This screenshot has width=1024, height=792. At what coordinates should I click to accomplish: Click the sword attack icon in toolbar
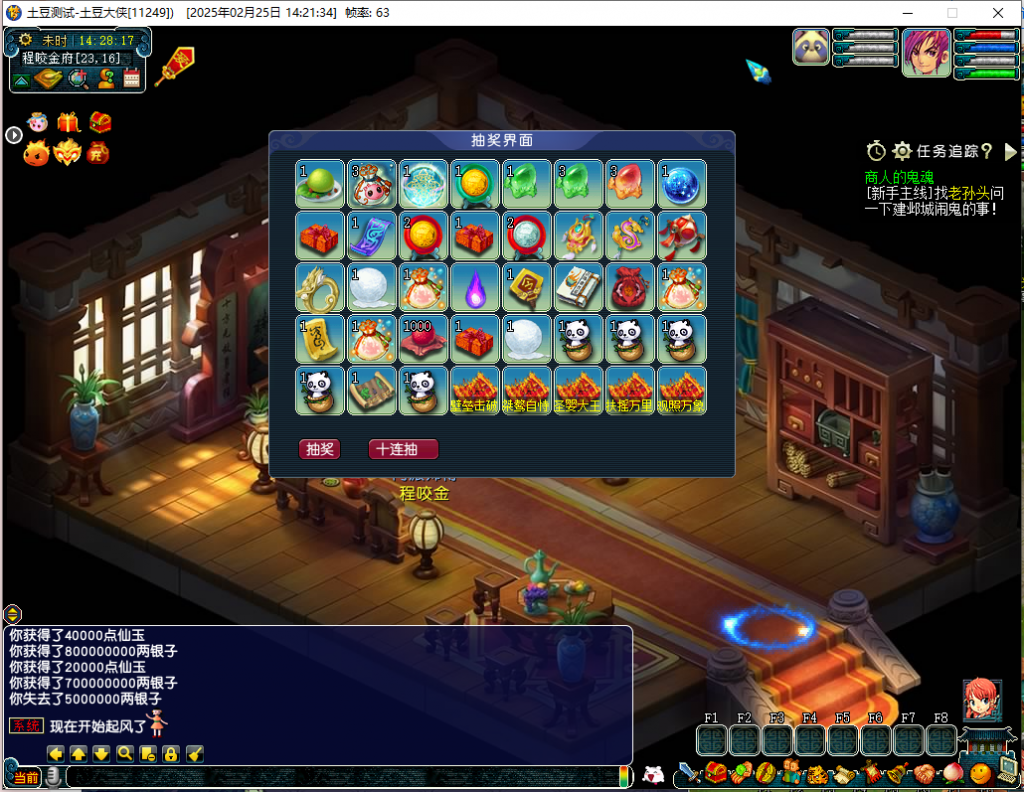(689, 773)
